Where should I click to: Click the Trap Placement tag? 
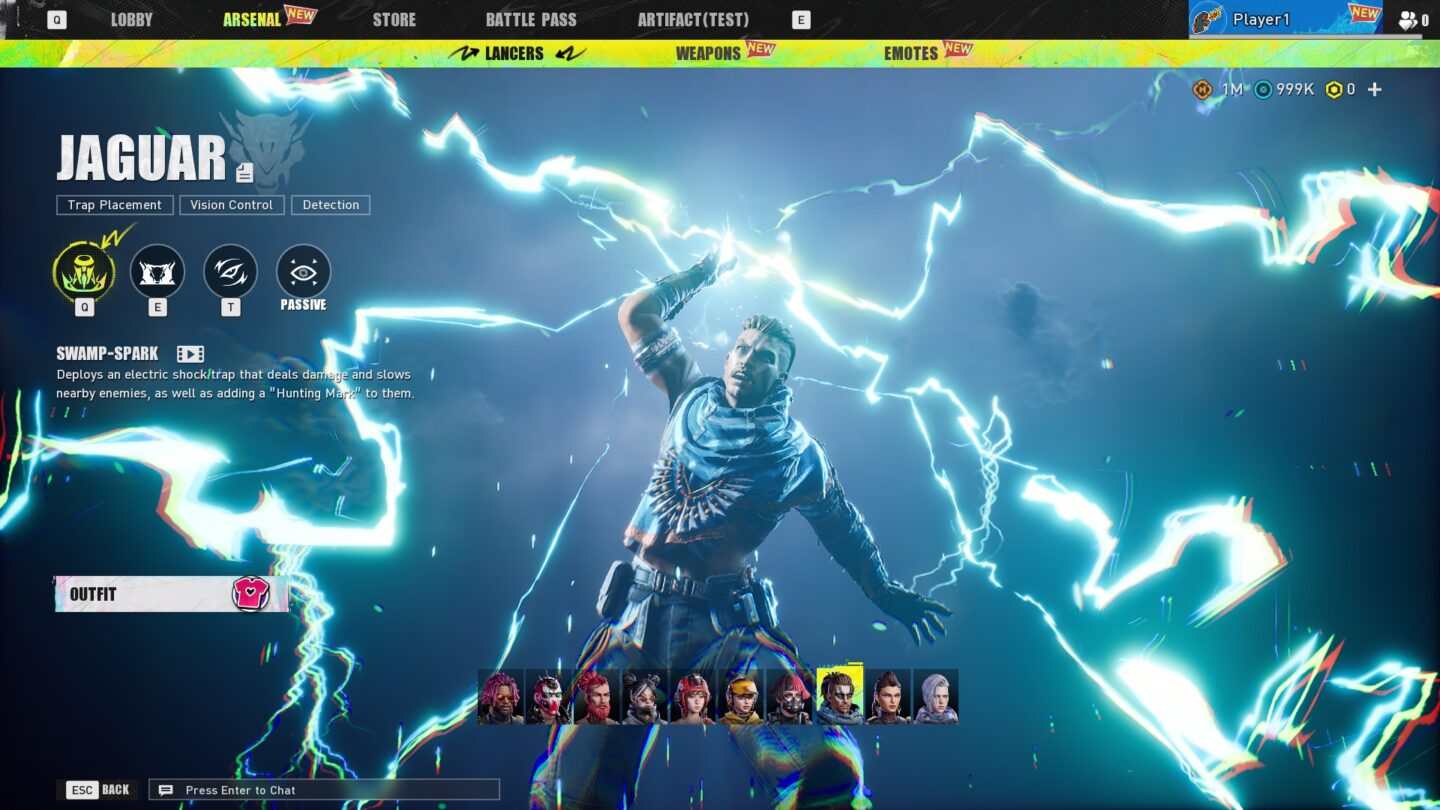114,205
